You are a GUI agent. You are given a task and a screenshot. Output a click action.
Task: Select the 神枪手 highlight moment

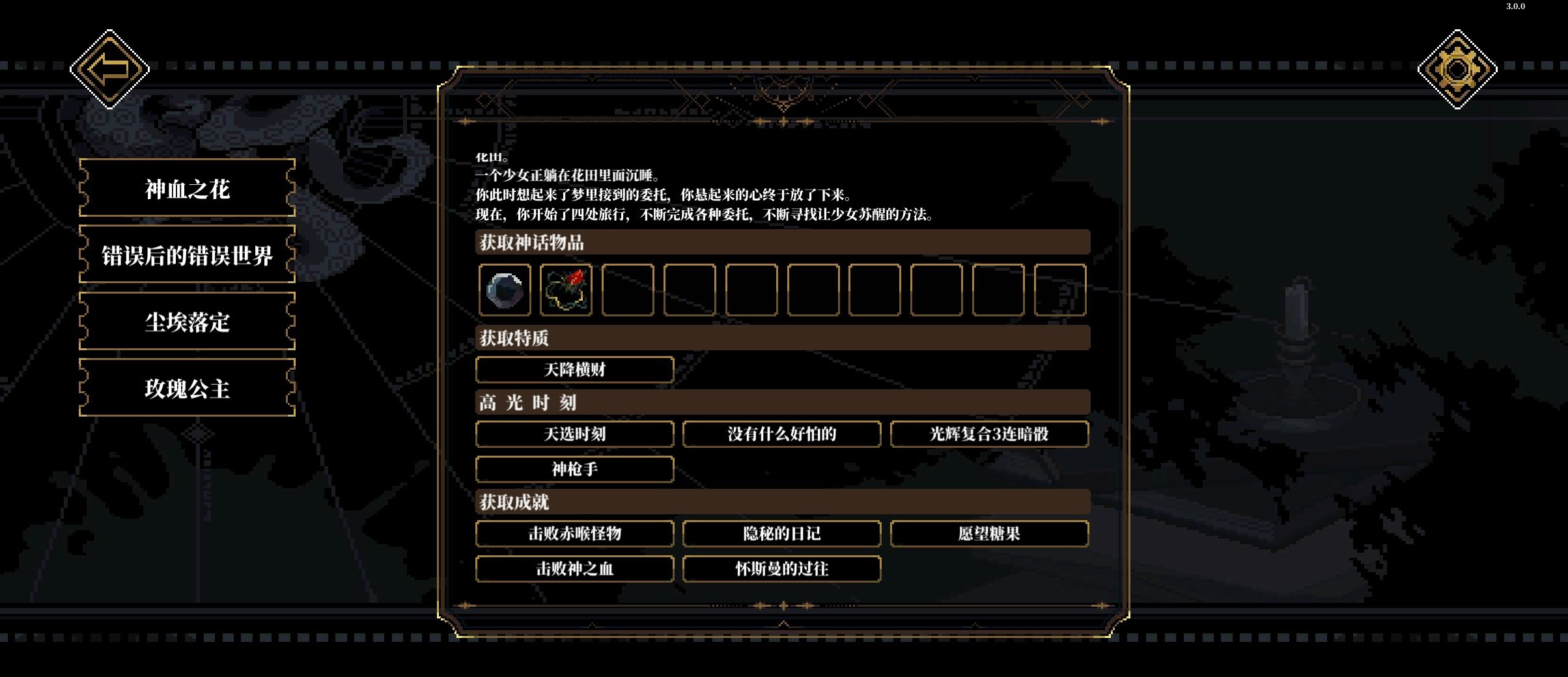point(576,469)
